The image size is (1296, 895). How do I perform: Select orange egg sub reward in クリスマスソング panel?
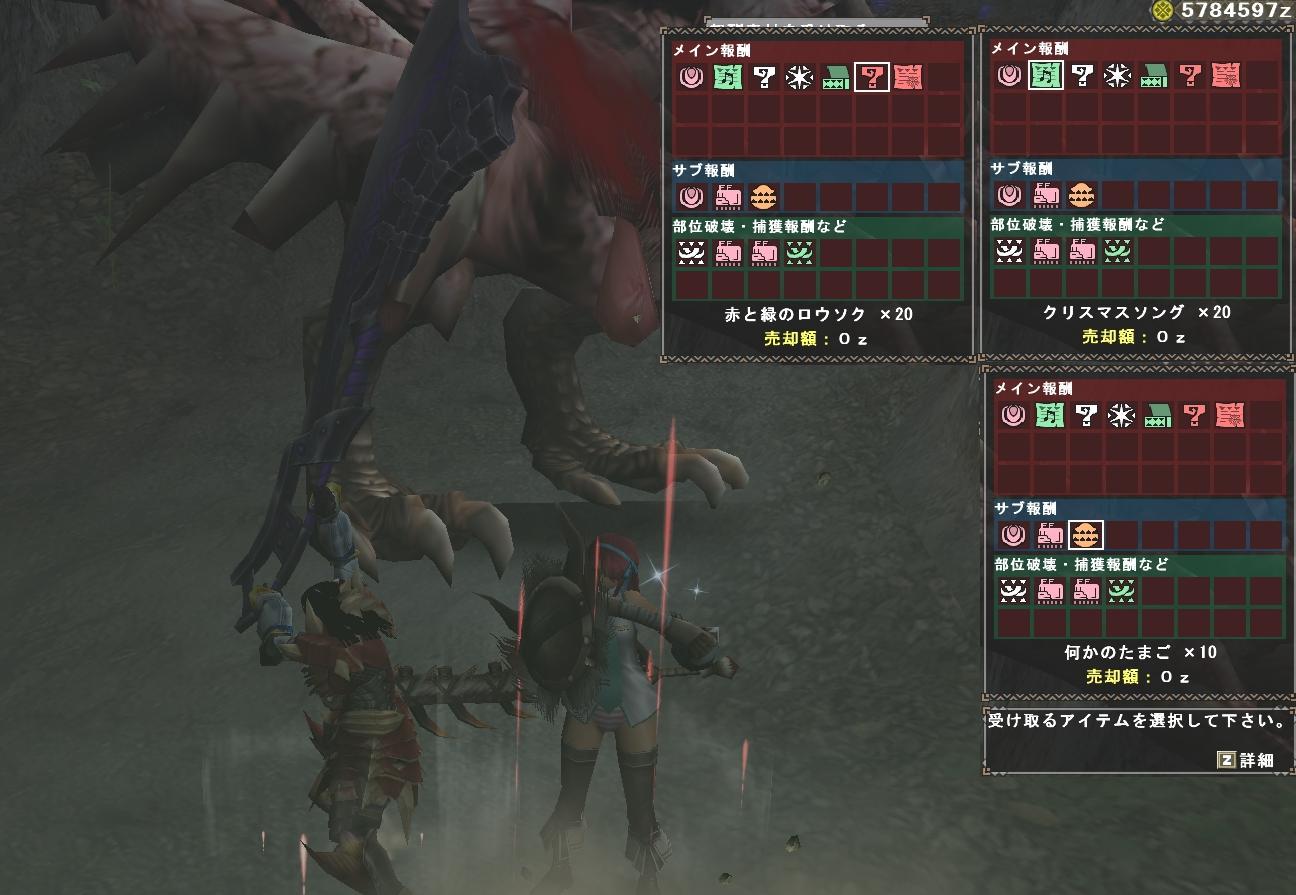(1081, 195)
